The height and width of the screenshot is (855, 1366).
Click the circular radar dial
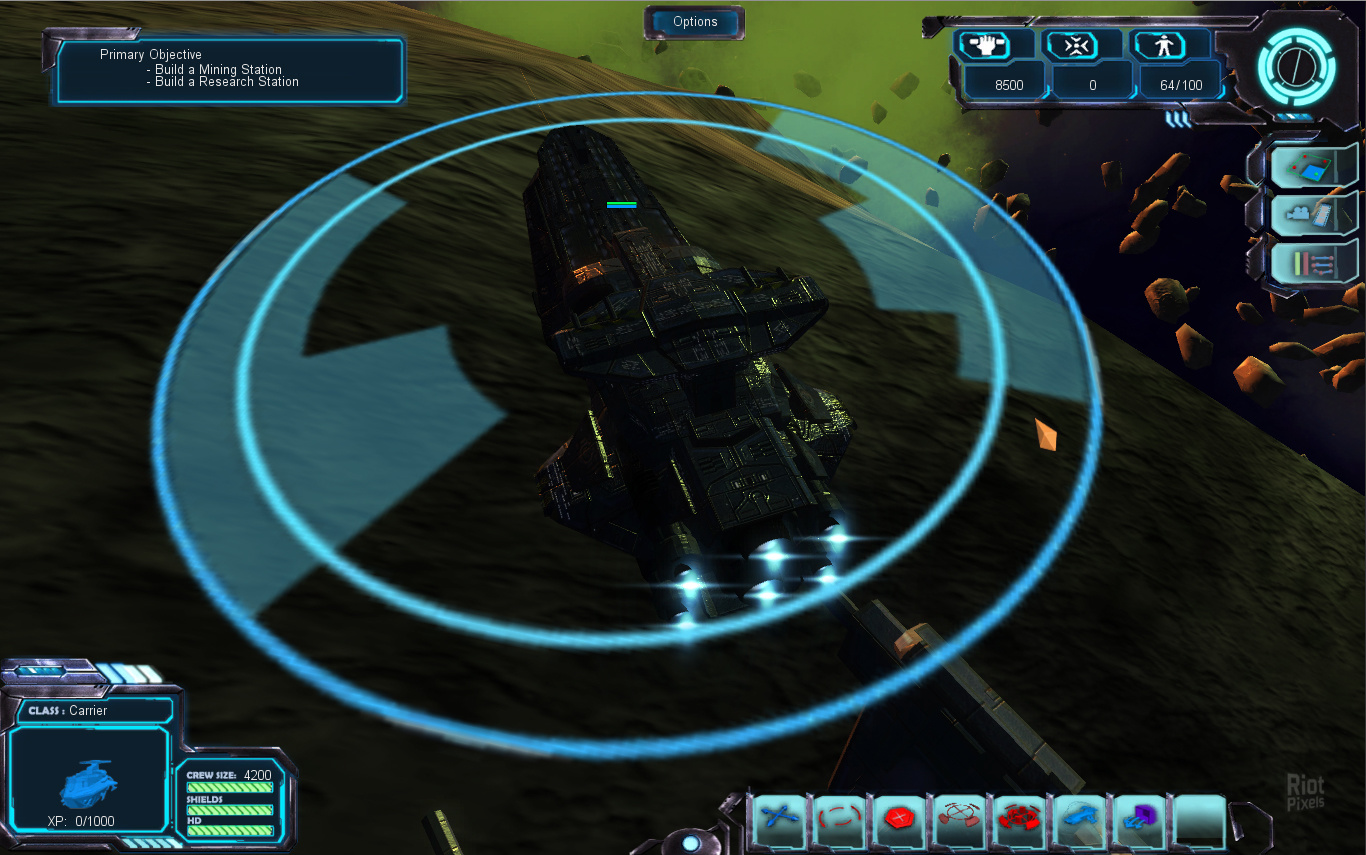point(1295,66)
